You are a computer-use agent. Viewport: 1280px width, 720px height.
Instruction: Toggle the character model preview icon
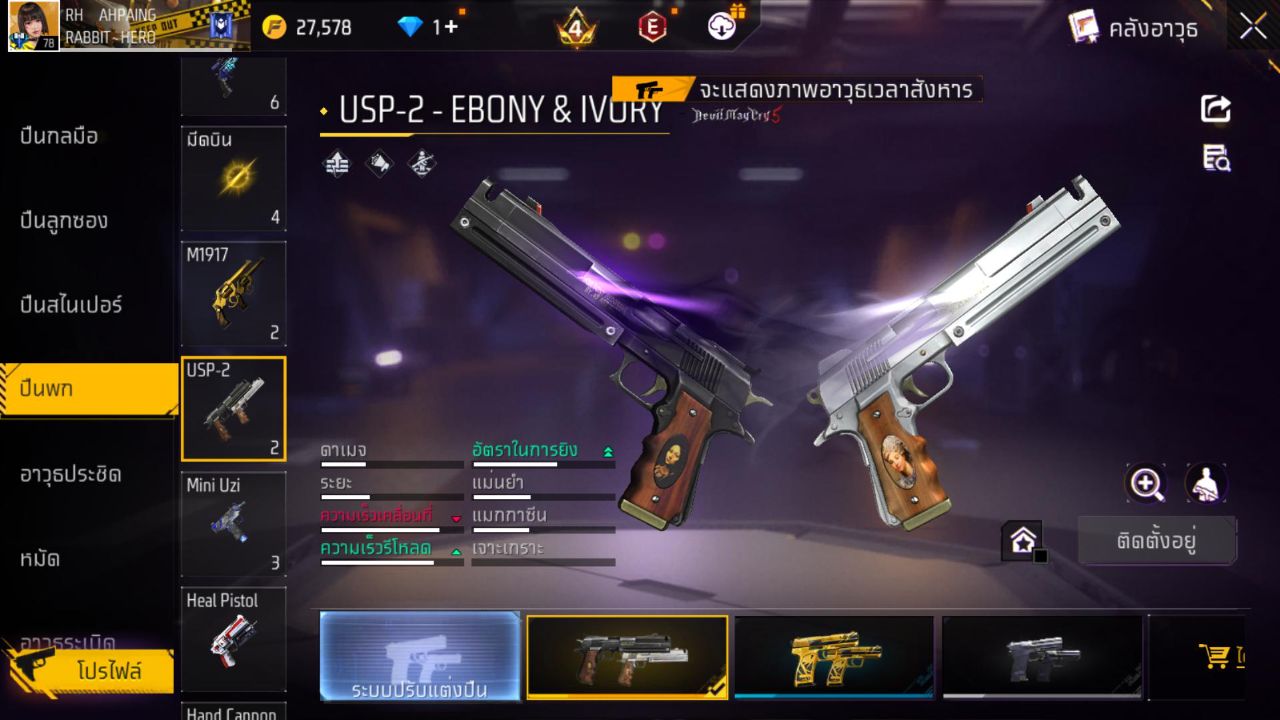[1205, 484]
